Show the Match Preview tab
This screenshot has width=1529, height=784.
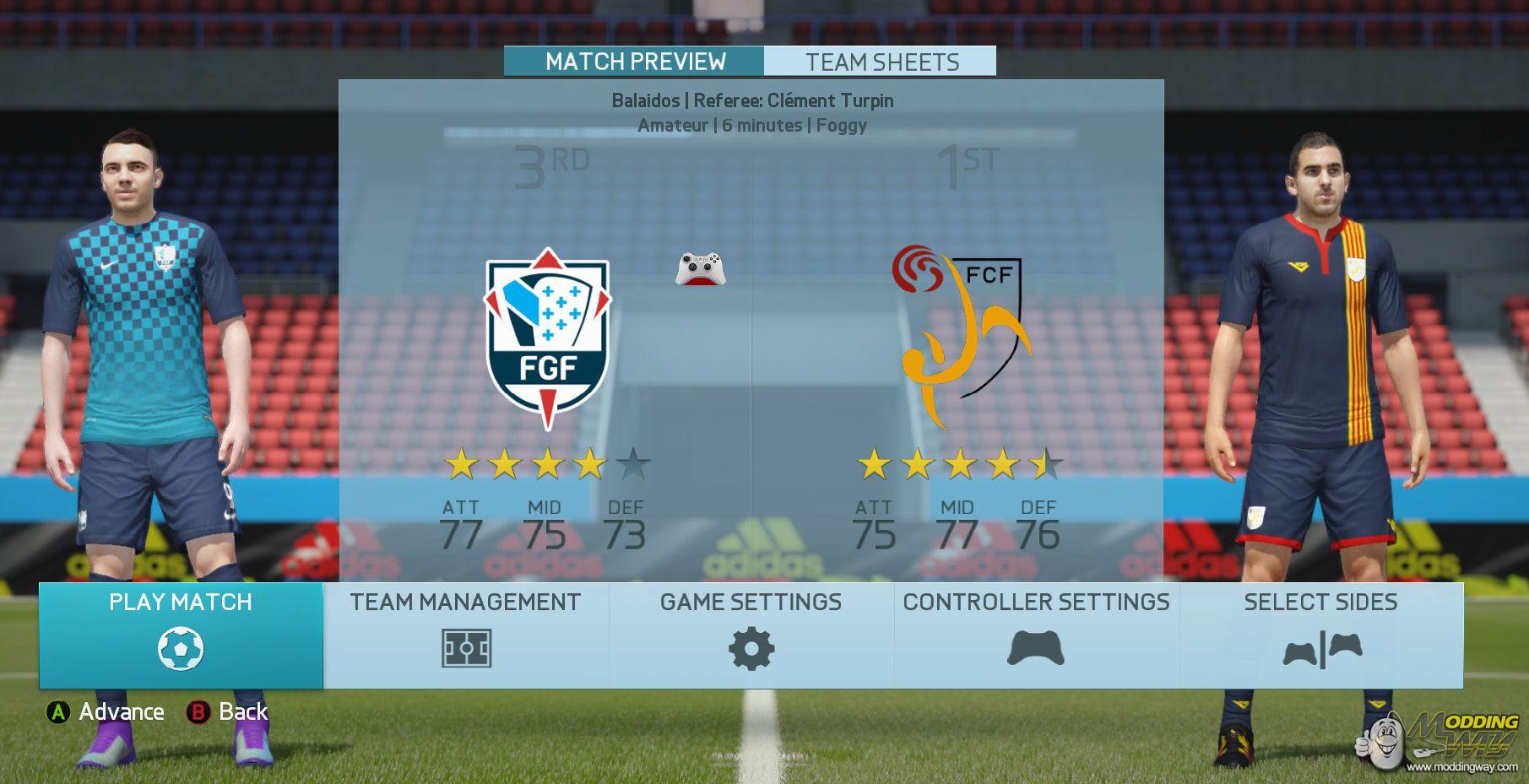click(x=635, y=62)
